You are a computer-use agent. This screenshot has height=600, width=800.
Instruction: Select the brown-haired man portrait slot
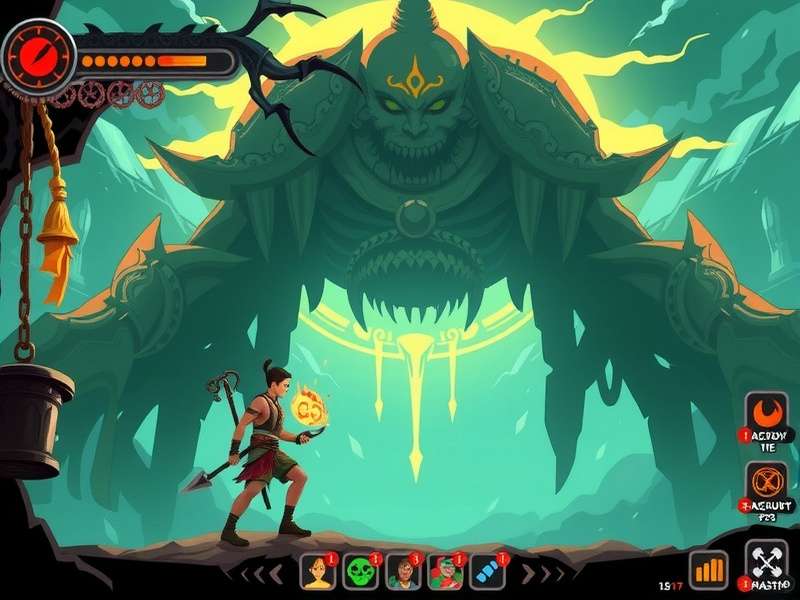pyautogui.click(x=403, y=571)
